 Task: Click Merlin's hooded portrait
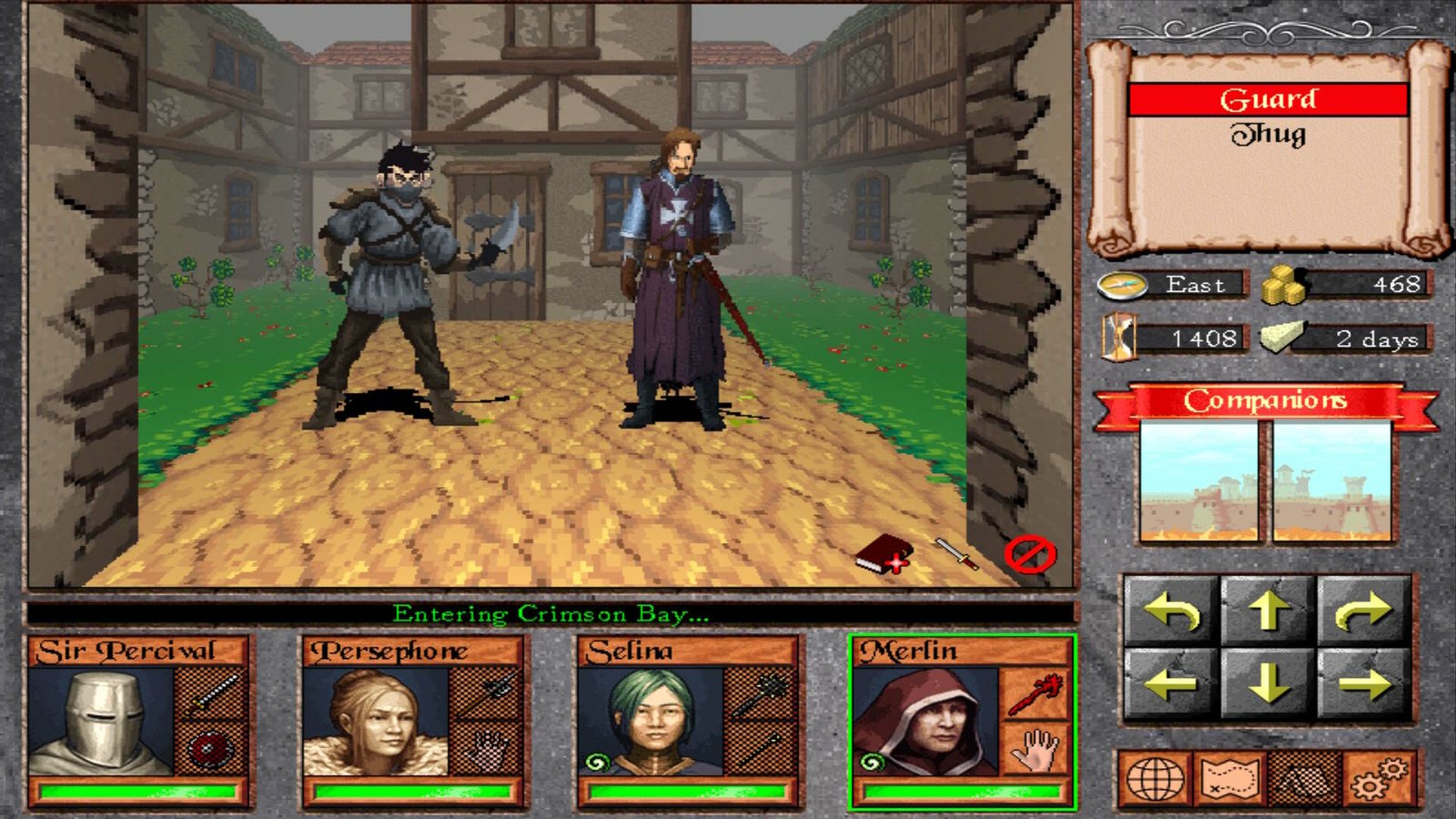pos(926,722)
